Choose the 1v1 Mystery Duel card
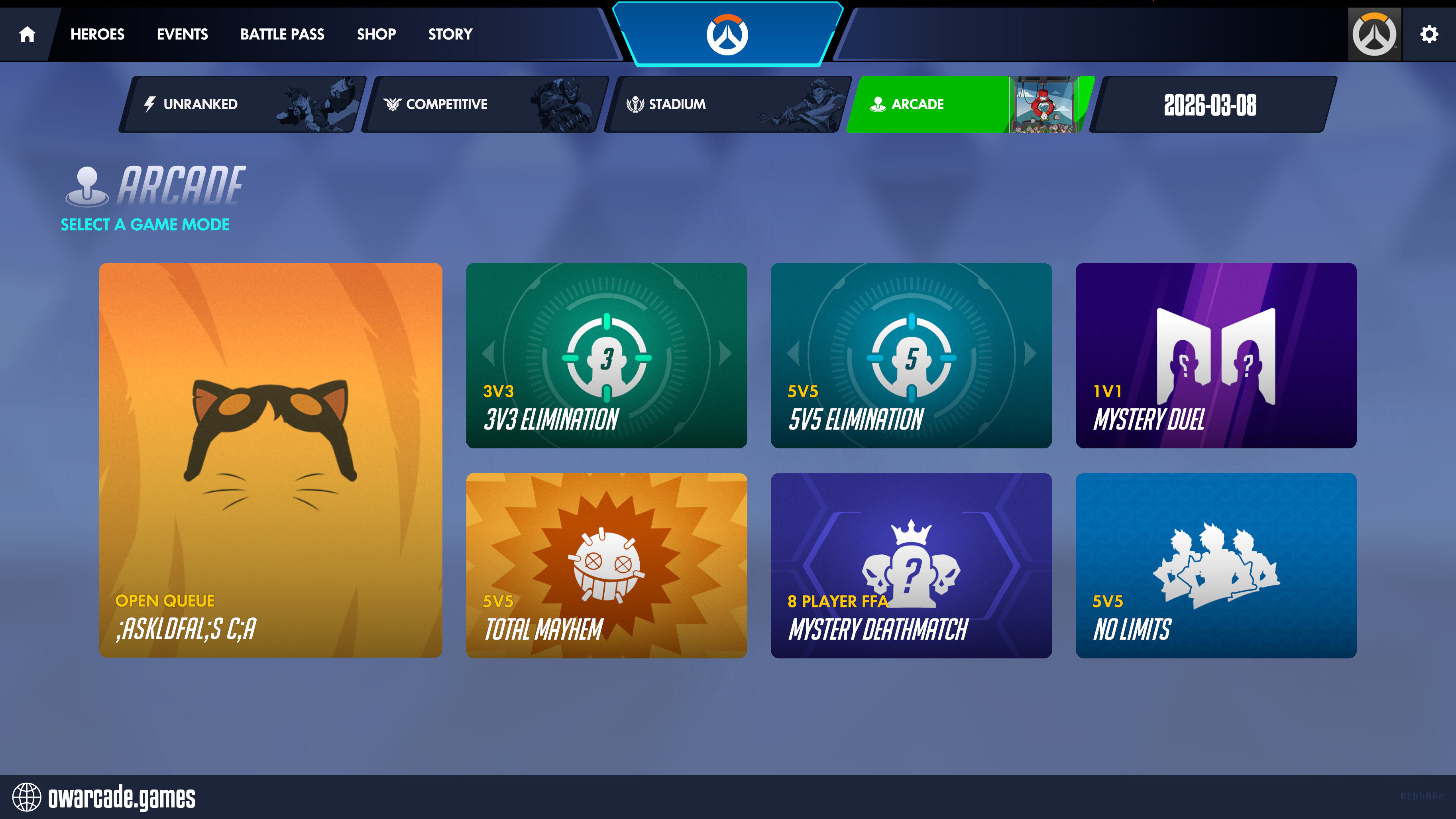Image resolution: width=1456 pixels, height=819 pixels. pos(1215,355)
